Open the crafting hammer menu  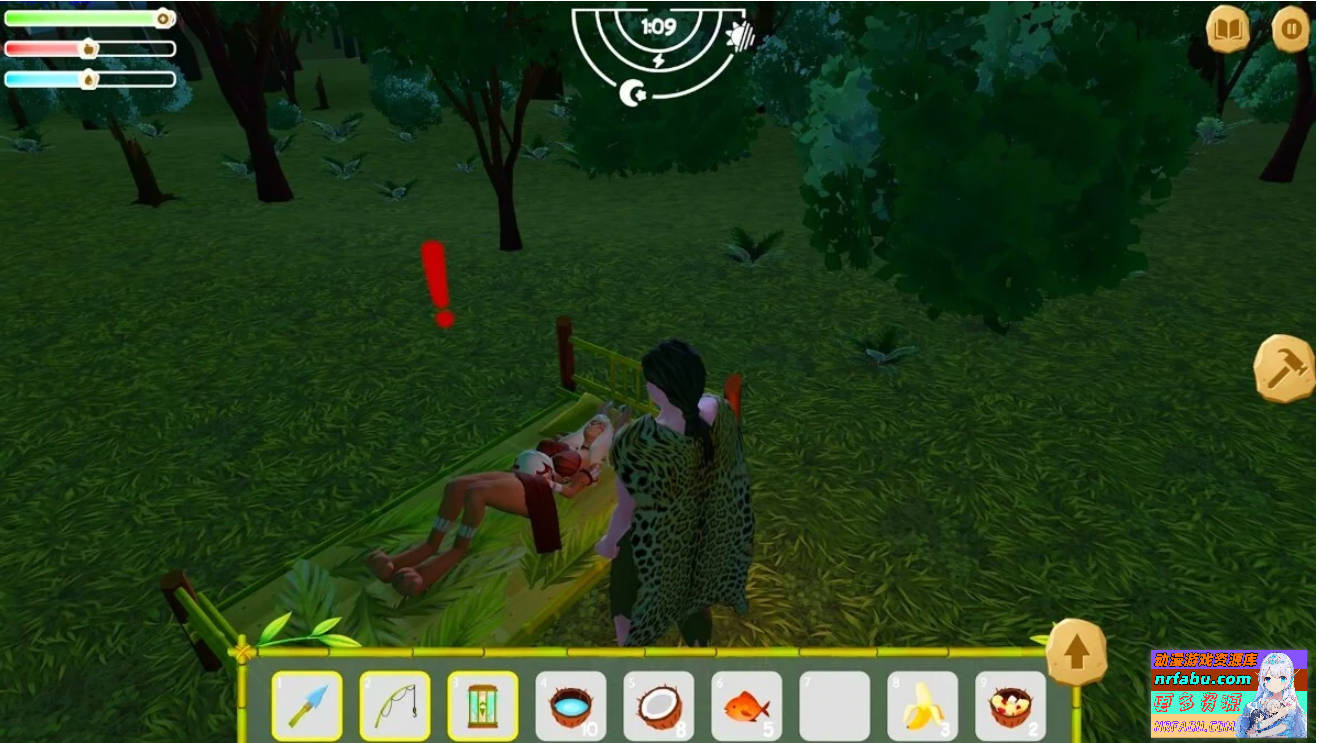point(1285,365)
